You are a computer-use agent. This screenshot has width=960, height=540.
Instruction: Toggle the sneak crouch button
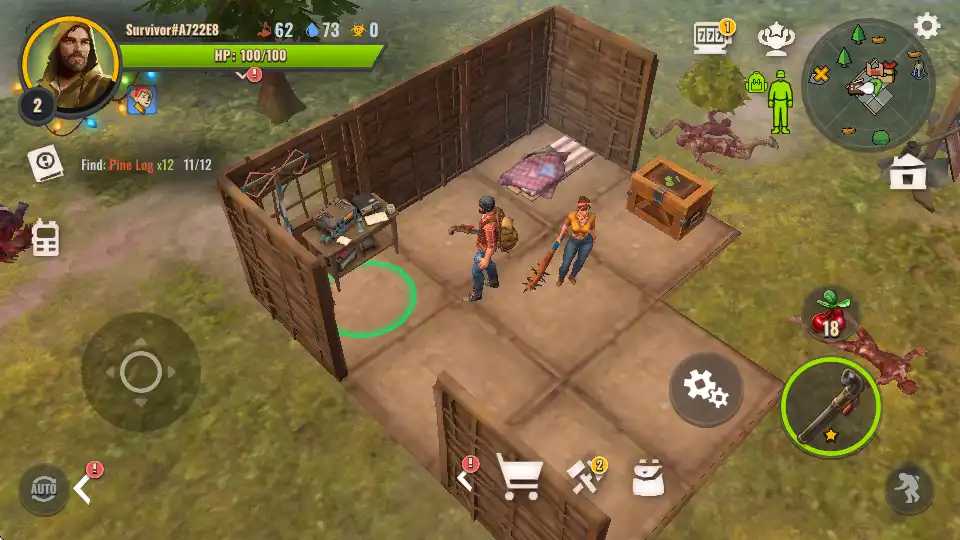tap(908, 489)
